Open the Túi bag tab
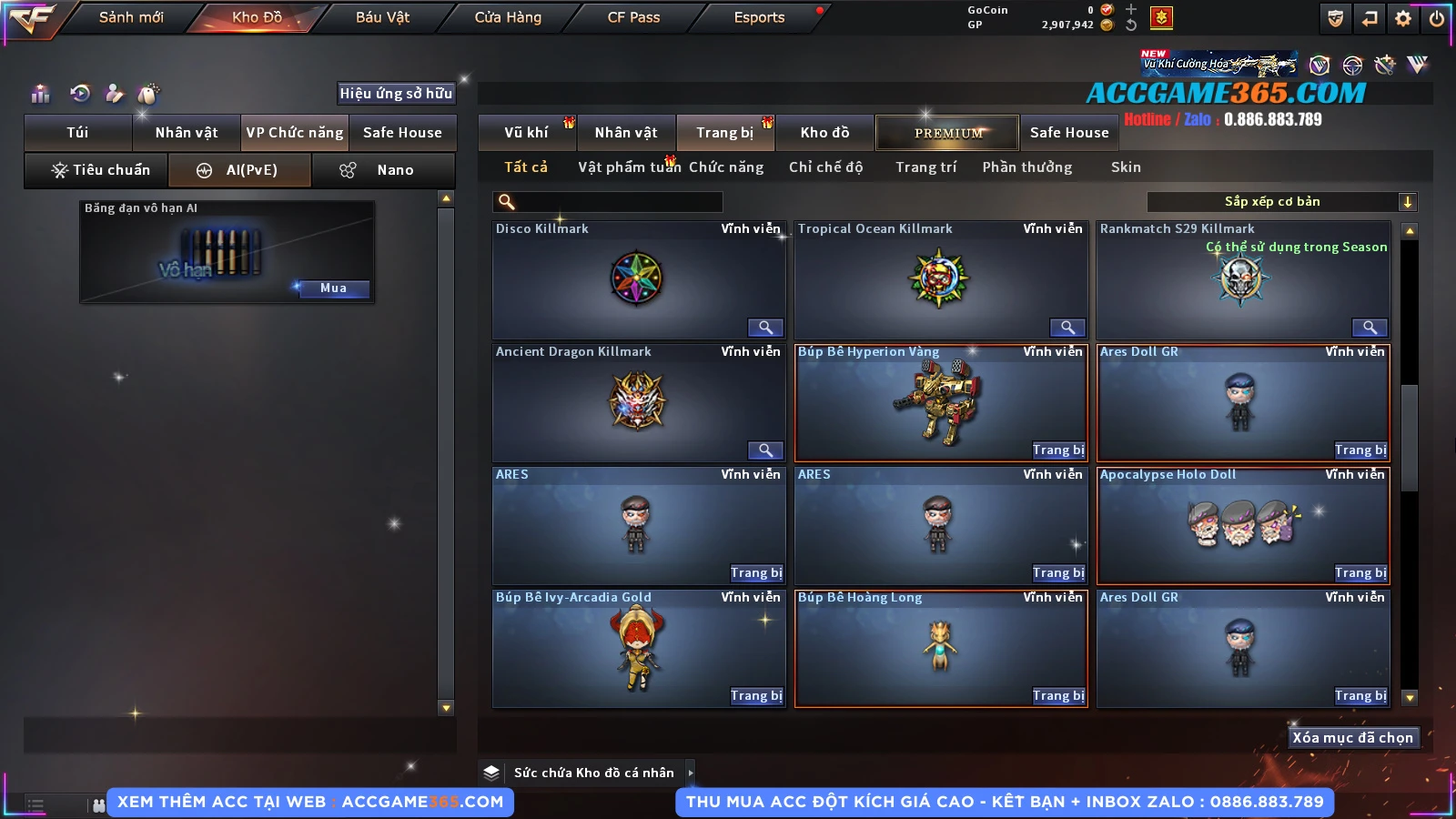 click(77, 133)
